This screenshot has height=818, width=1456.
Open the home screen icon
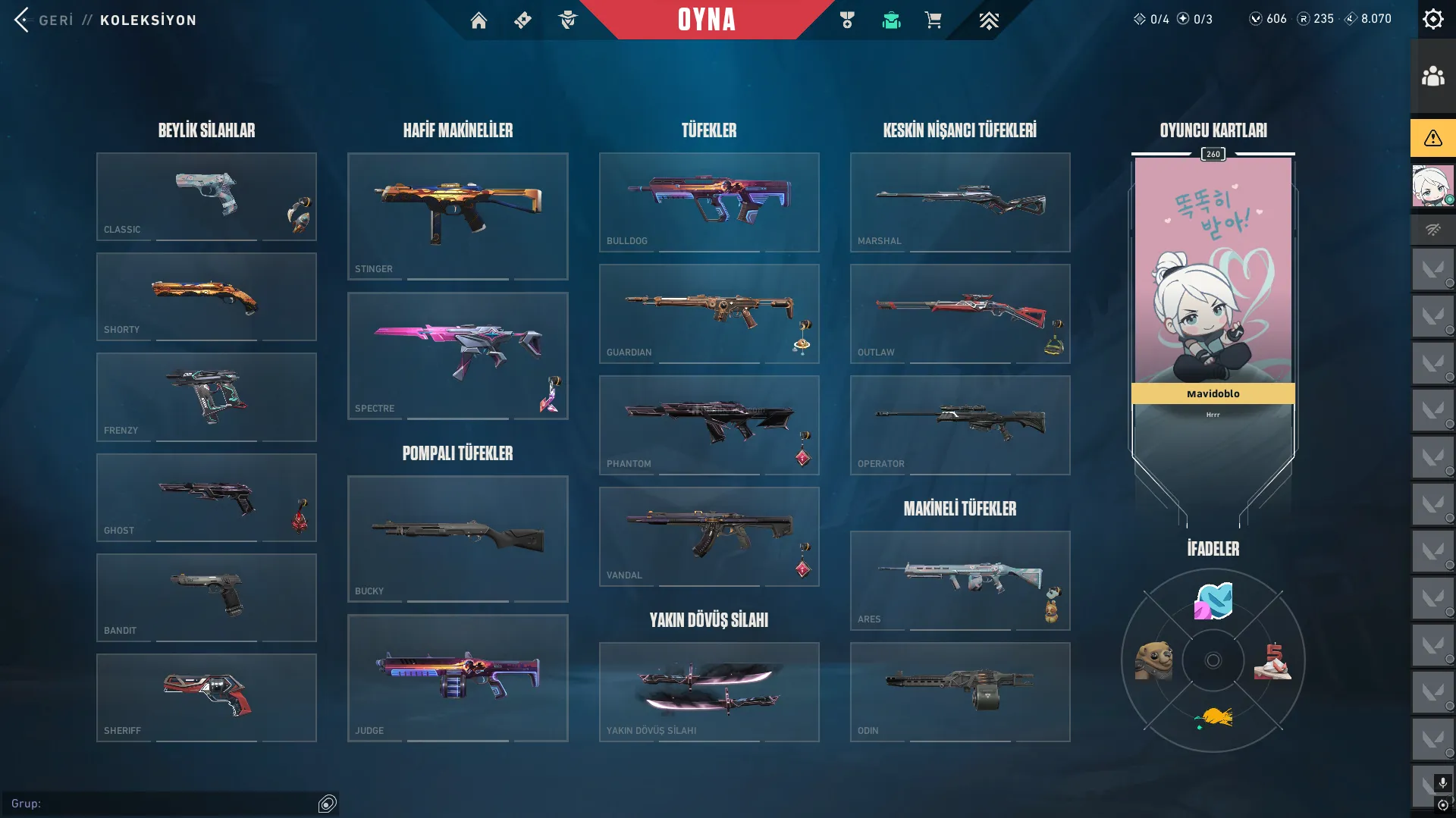pyautogui.click(x=479, y=20)
